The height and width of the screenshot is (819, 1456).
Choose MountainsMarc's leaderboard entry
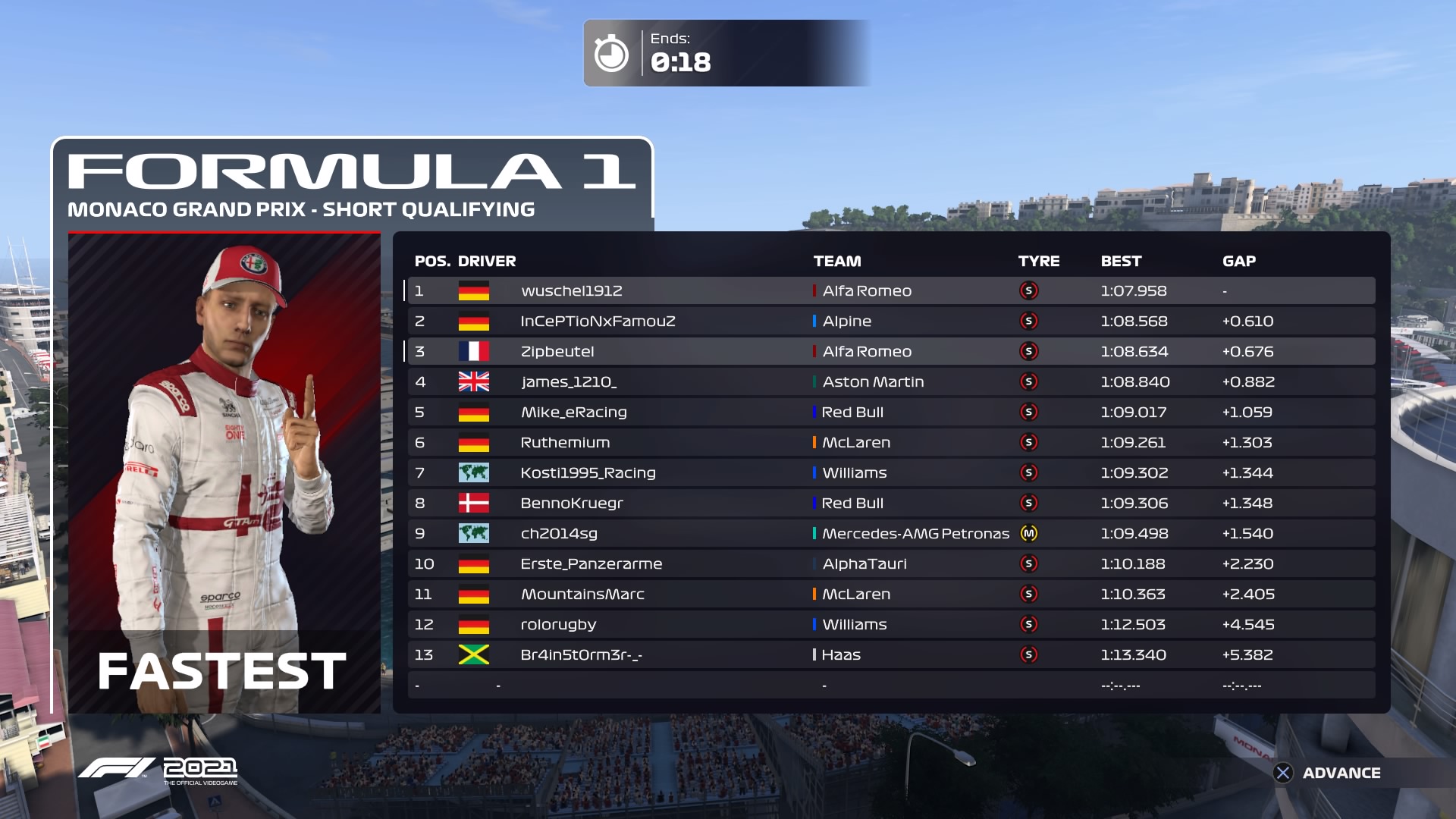pos(890,594)
